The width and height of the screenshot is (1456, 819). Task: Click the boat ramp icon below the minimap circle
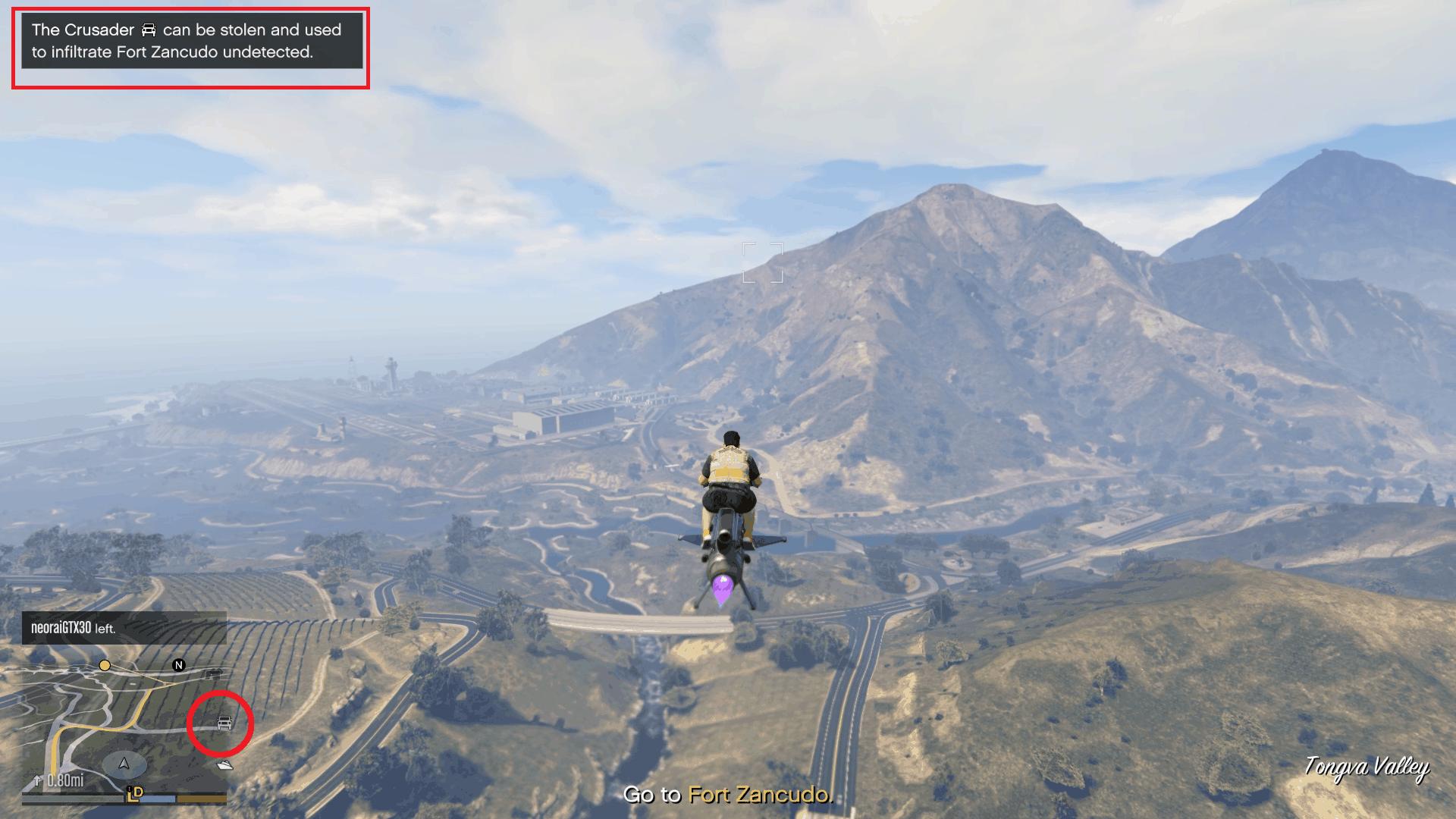[226, 765]
